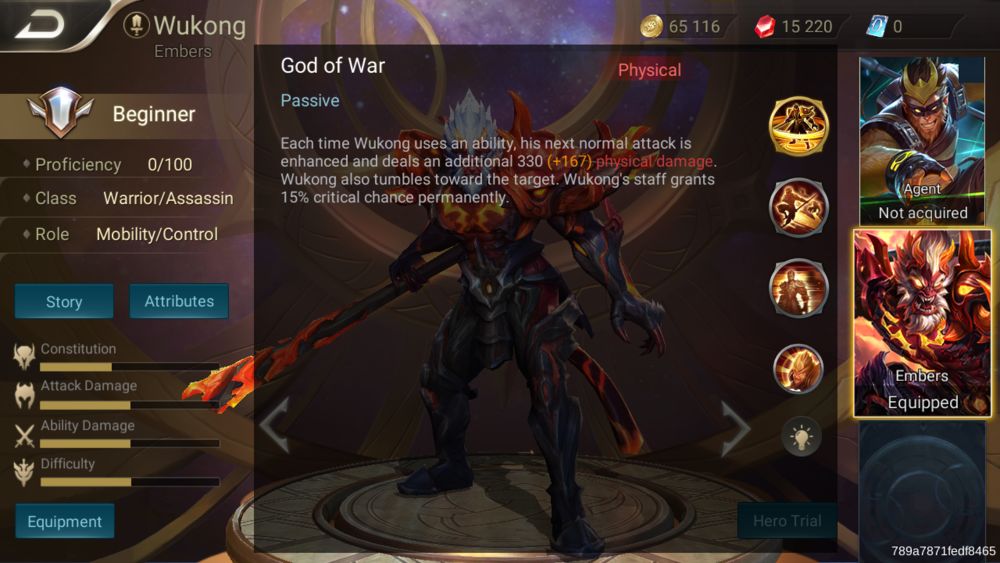
Task: Select the third ability icon
Action: coord(798,287)
